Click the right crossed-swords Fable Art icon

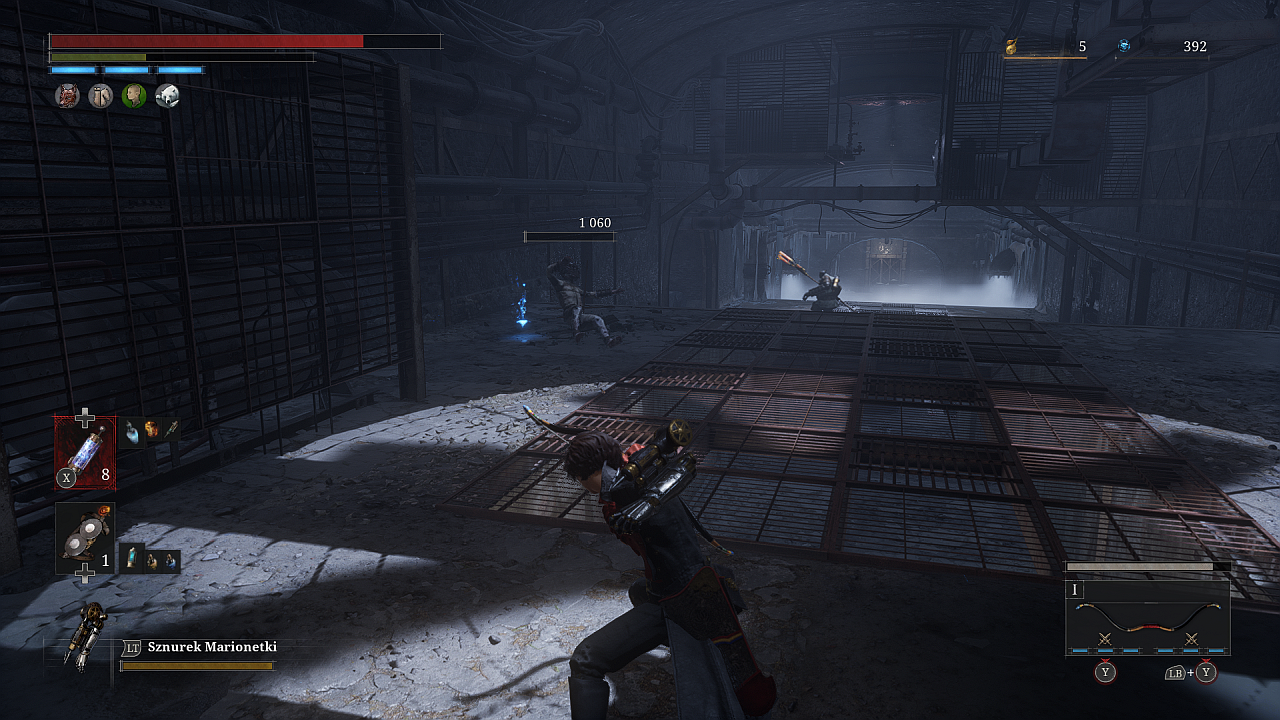1191,638
